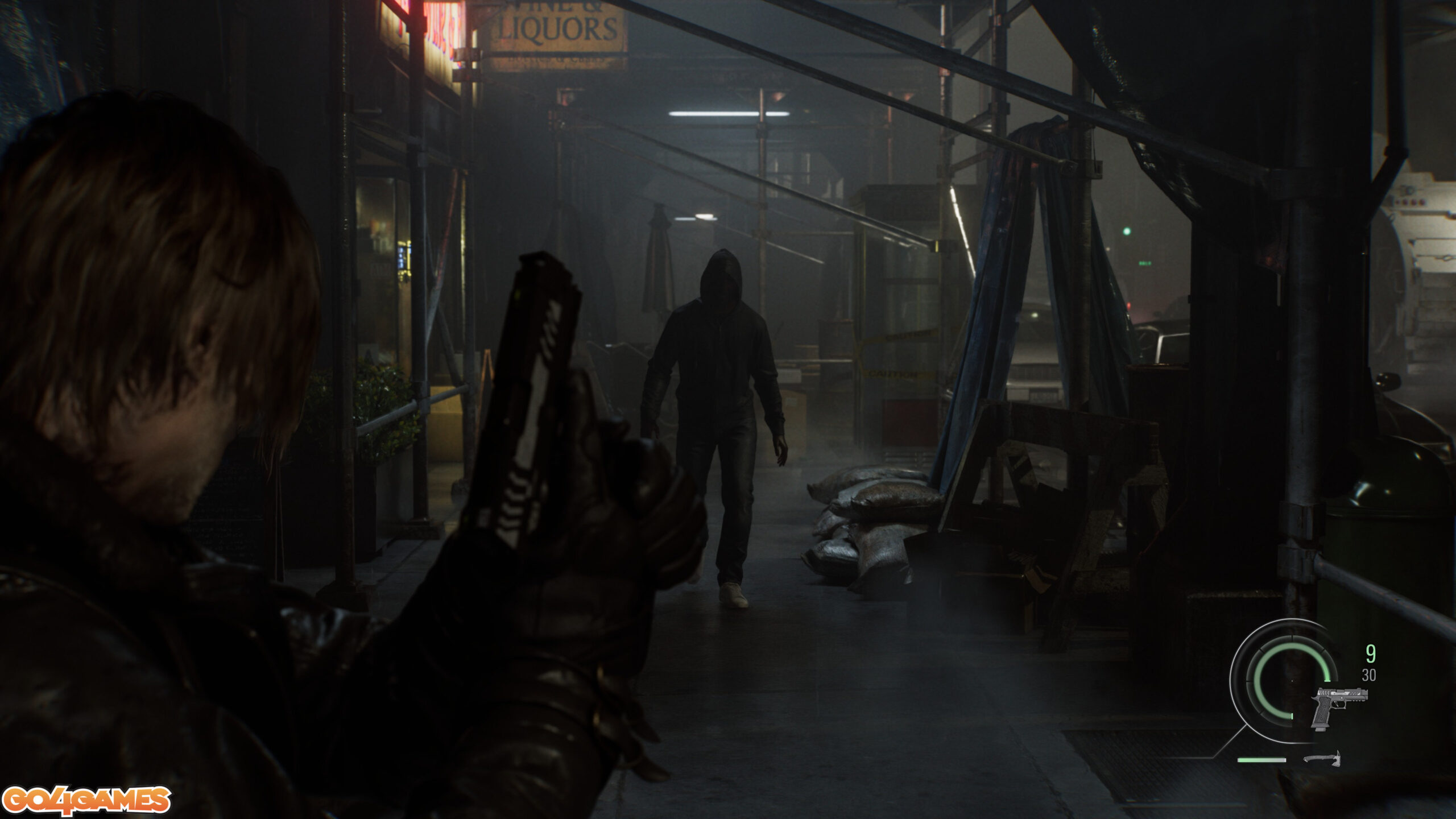Choose the hatchet melee weapon icon
The height and width of the screenshot is (819, 1456).
coord(1322,759)
